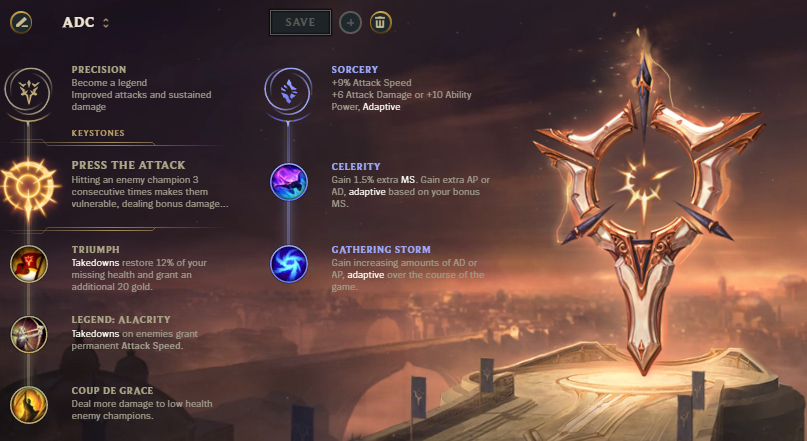Pick the Gathering Storm rune
Screen dimensions: 807x441
(x=289, y=264)
